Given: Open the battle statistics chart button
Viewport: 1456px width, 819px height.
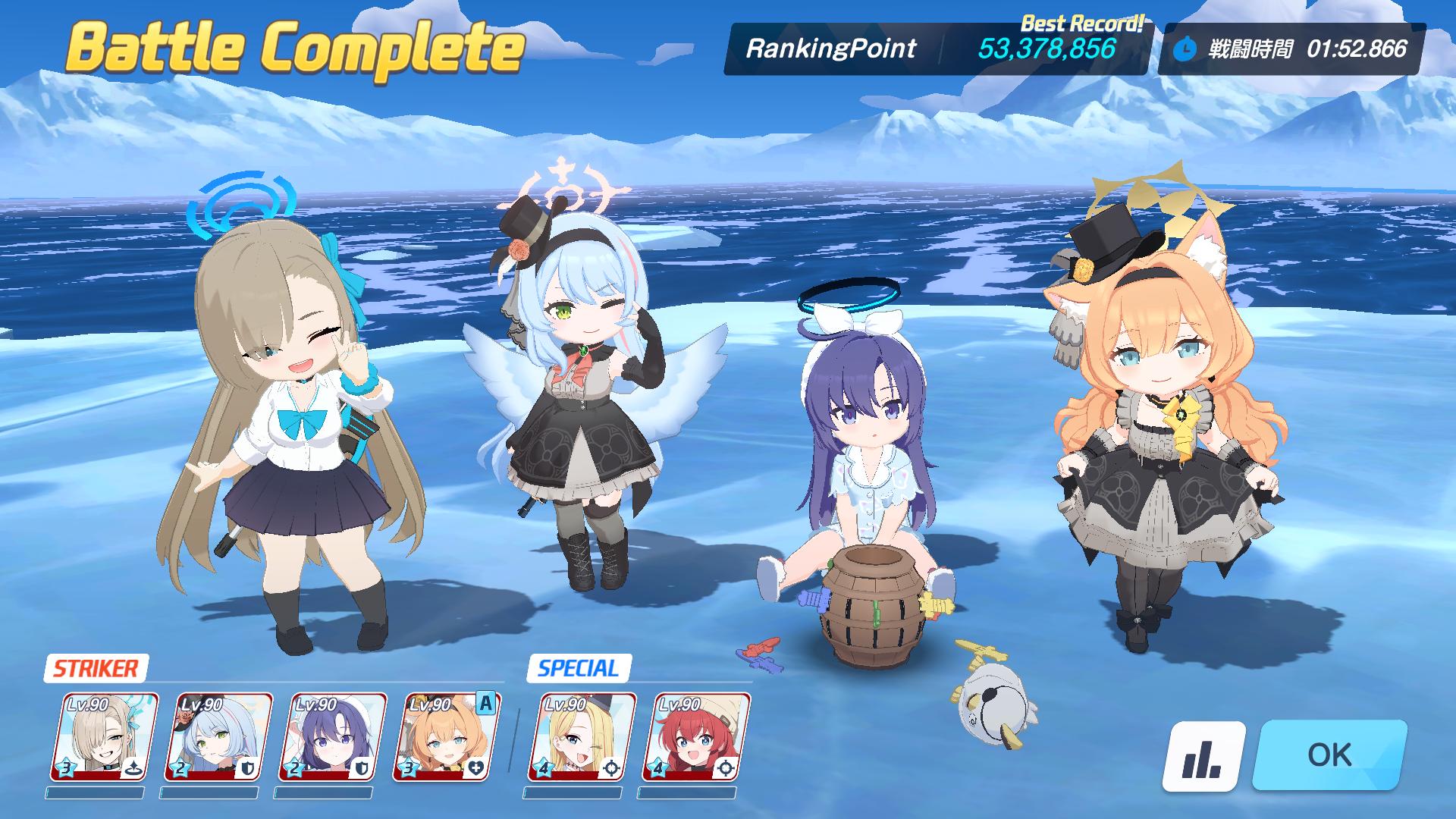Looking at the screenshot, I should [x=1203, y=756].
